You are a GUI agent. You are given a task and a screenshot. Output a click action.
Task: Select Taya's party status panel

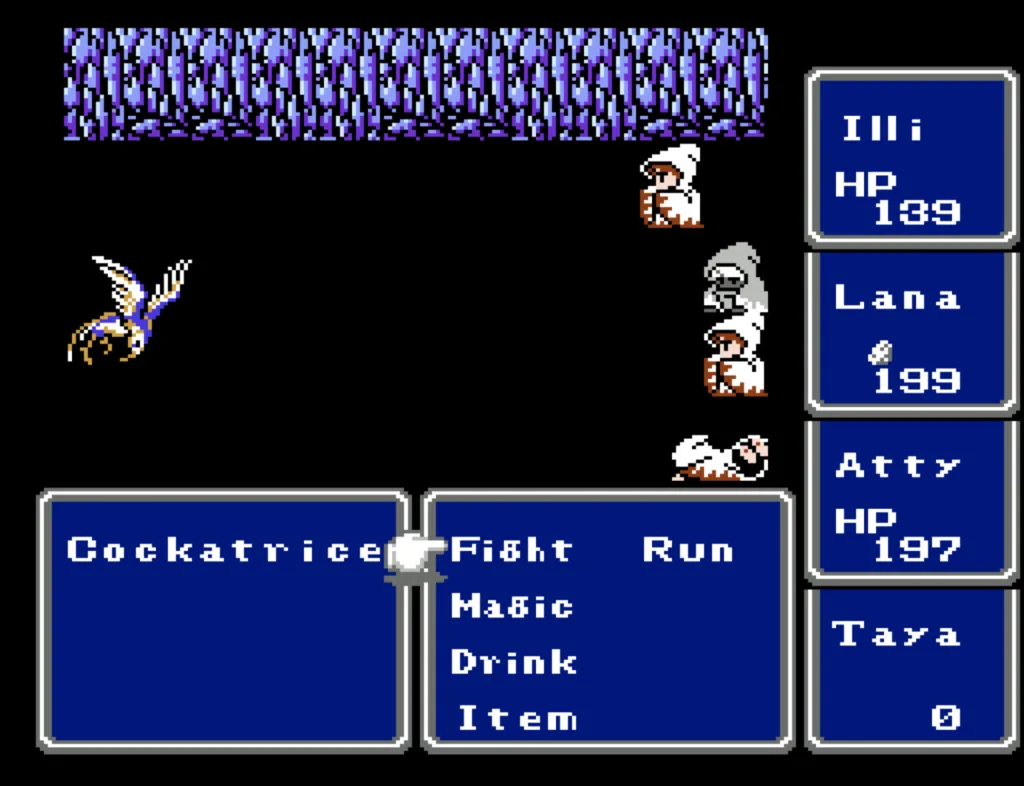[910, 668]
